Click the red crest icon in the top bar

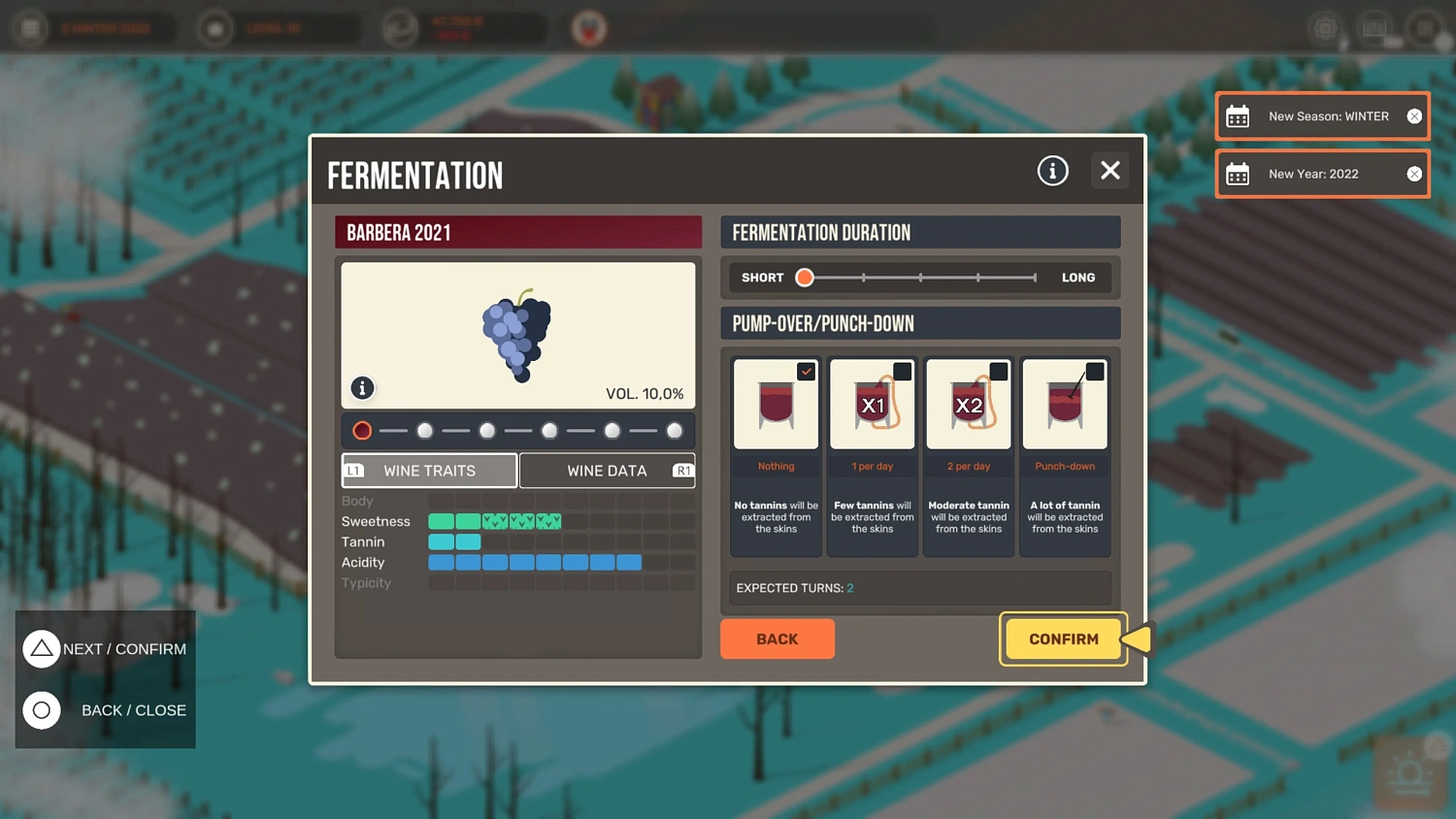pyautogui.click(x=586, y=28)
